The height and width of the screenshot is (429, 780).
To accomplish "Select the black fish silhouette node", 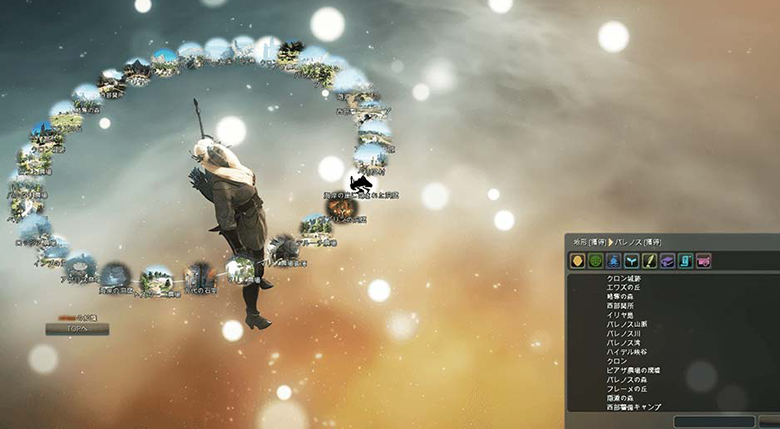I will click(361, 185).
